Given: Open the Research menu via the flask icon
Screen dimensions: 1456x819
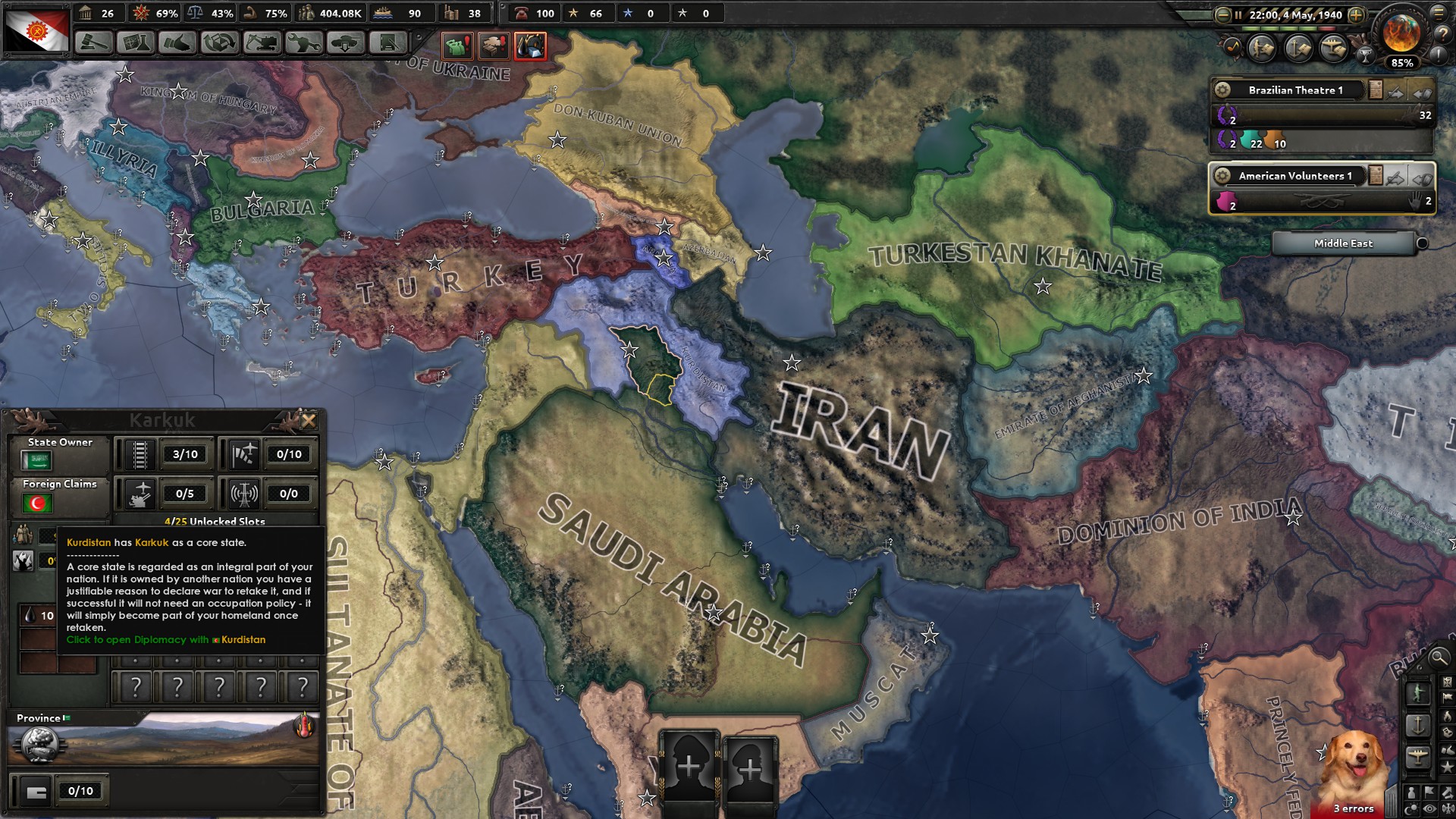Looking at the screenshot, I should 137,43.
